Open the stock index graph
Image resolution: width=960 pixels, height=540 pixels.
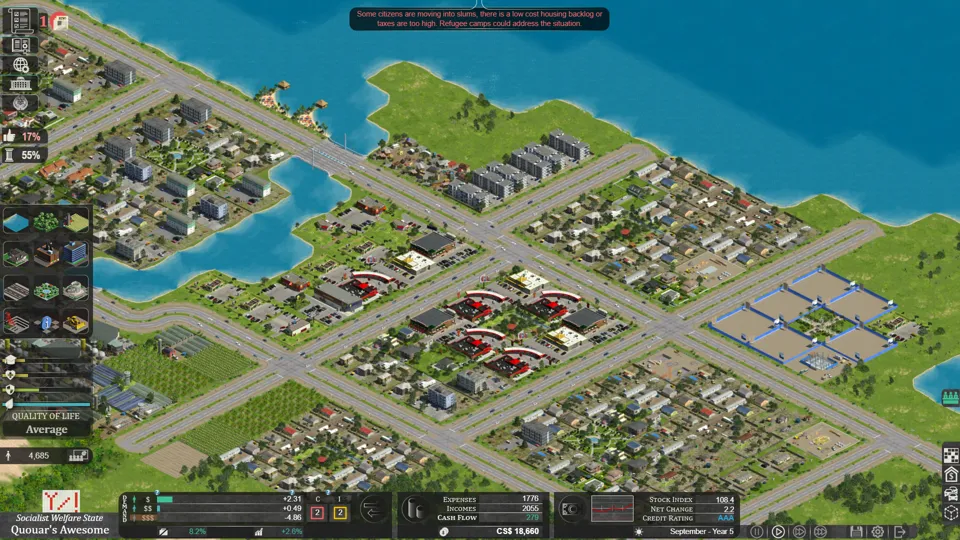(612, 508)
